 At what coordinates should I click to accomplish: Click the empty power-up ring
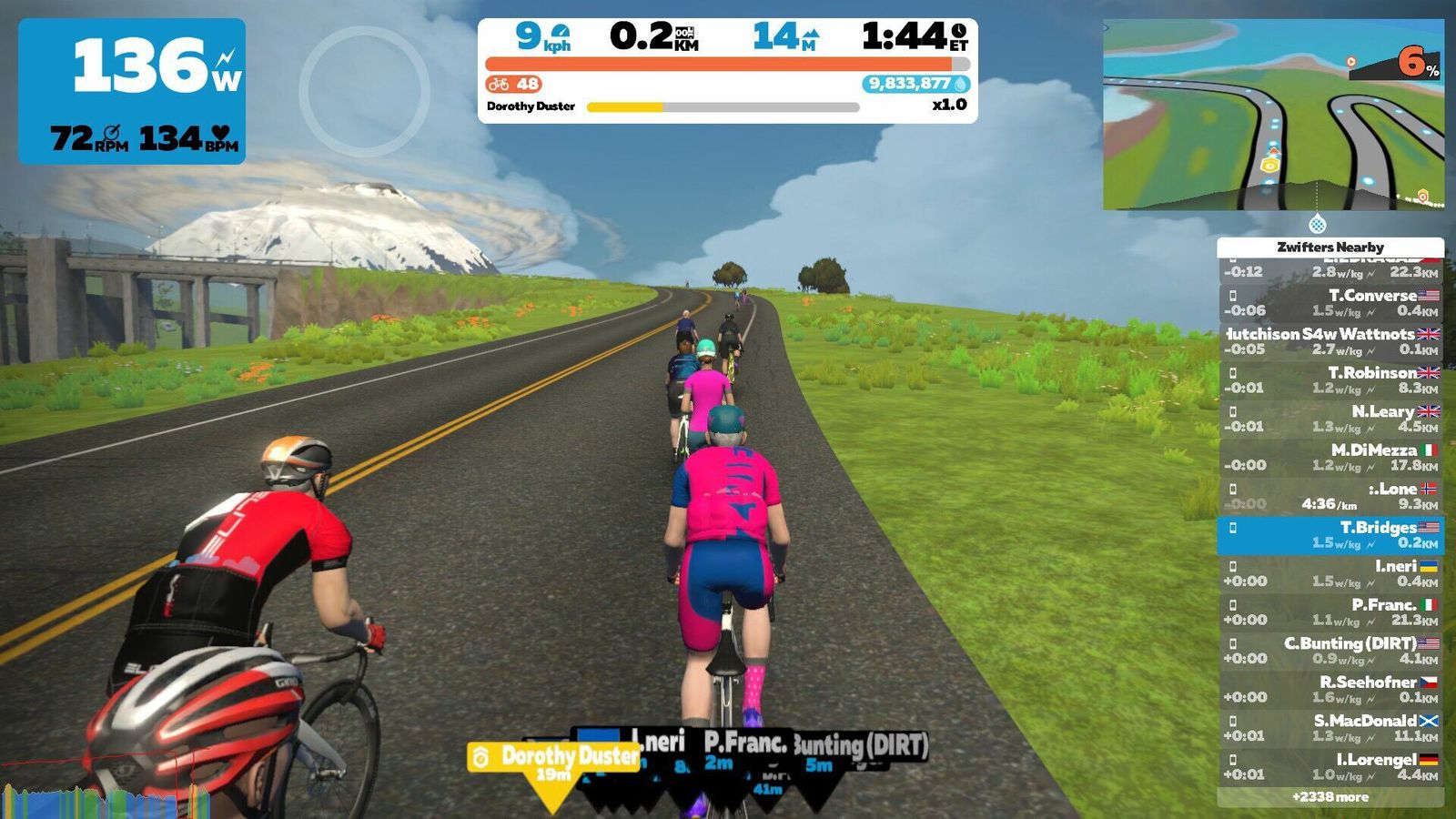click(x=364, y=91)
